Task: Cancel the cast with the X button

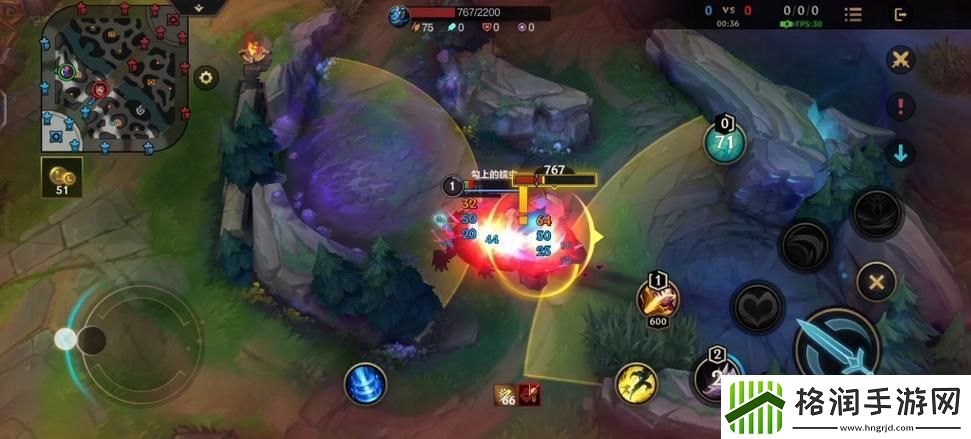Action: (x=876, y=282)
